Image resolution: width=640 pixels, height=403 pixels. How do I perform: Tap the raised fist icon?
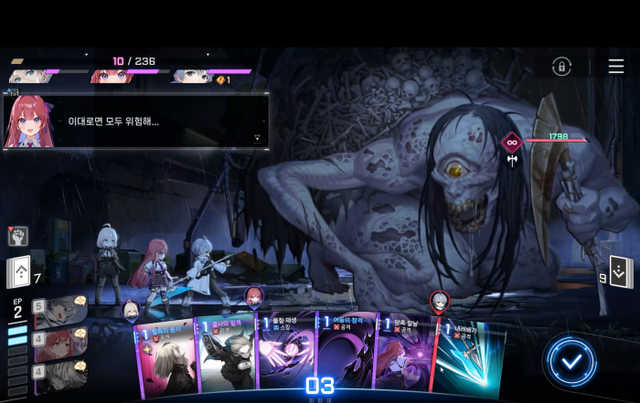click(18, 236)
